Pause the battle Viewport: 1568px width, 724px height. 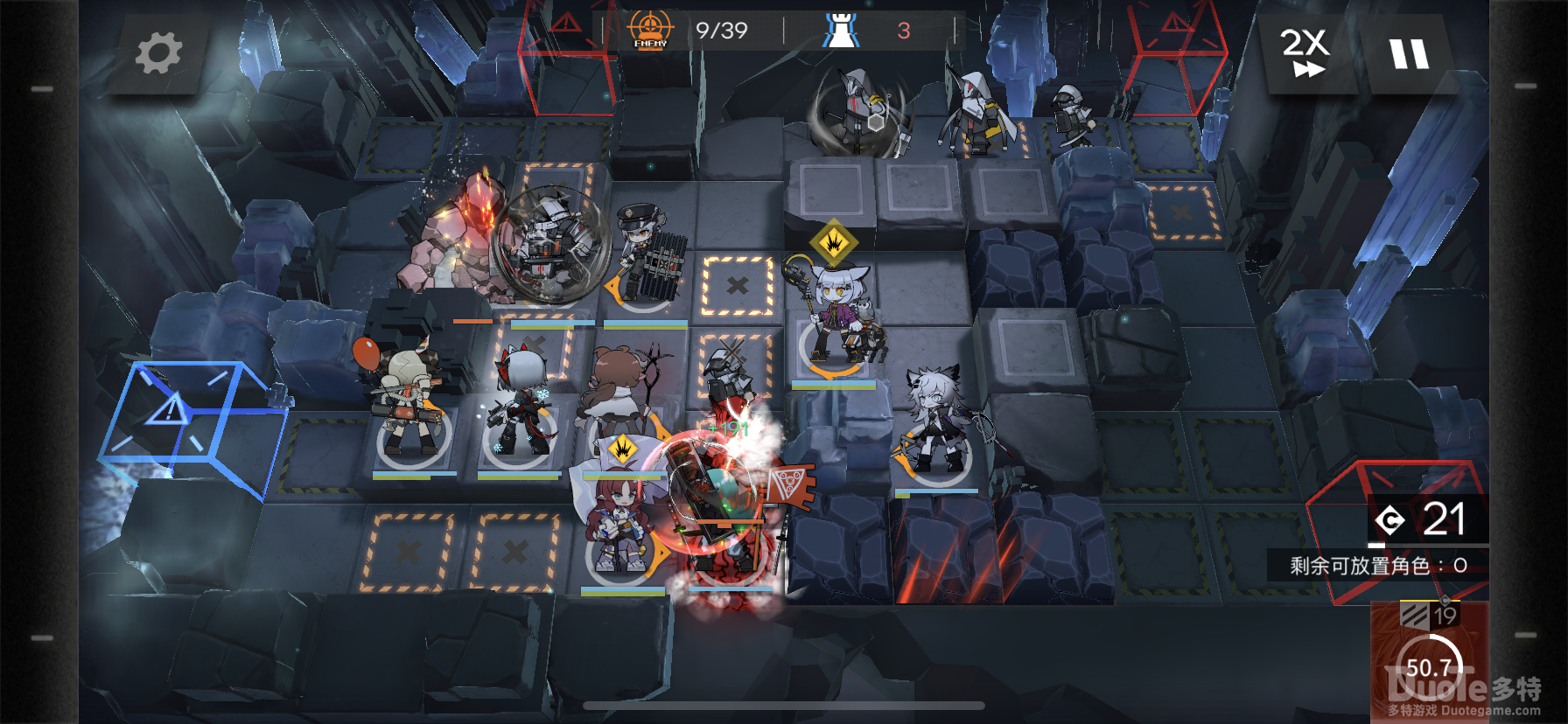point(1409,54)
